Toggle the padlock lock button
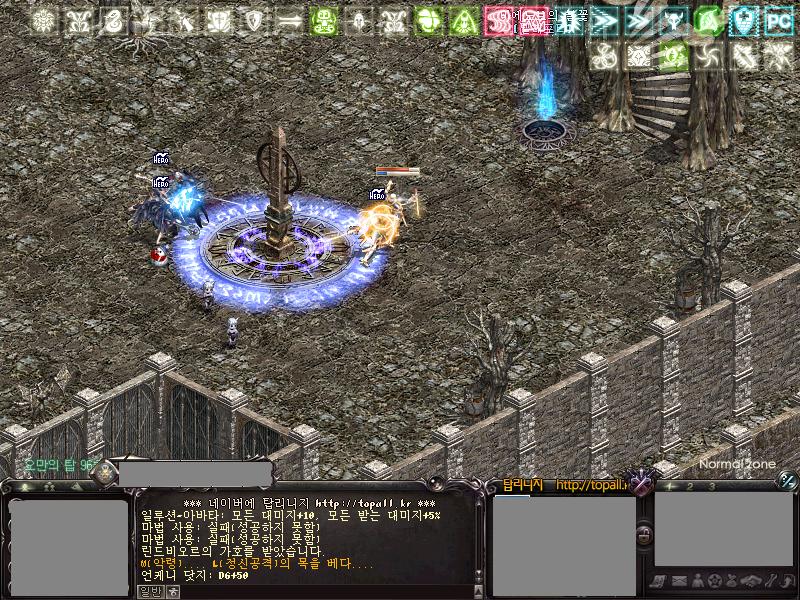Image resolution: width=800 pixels, height=600 pixels. [645, 536]
